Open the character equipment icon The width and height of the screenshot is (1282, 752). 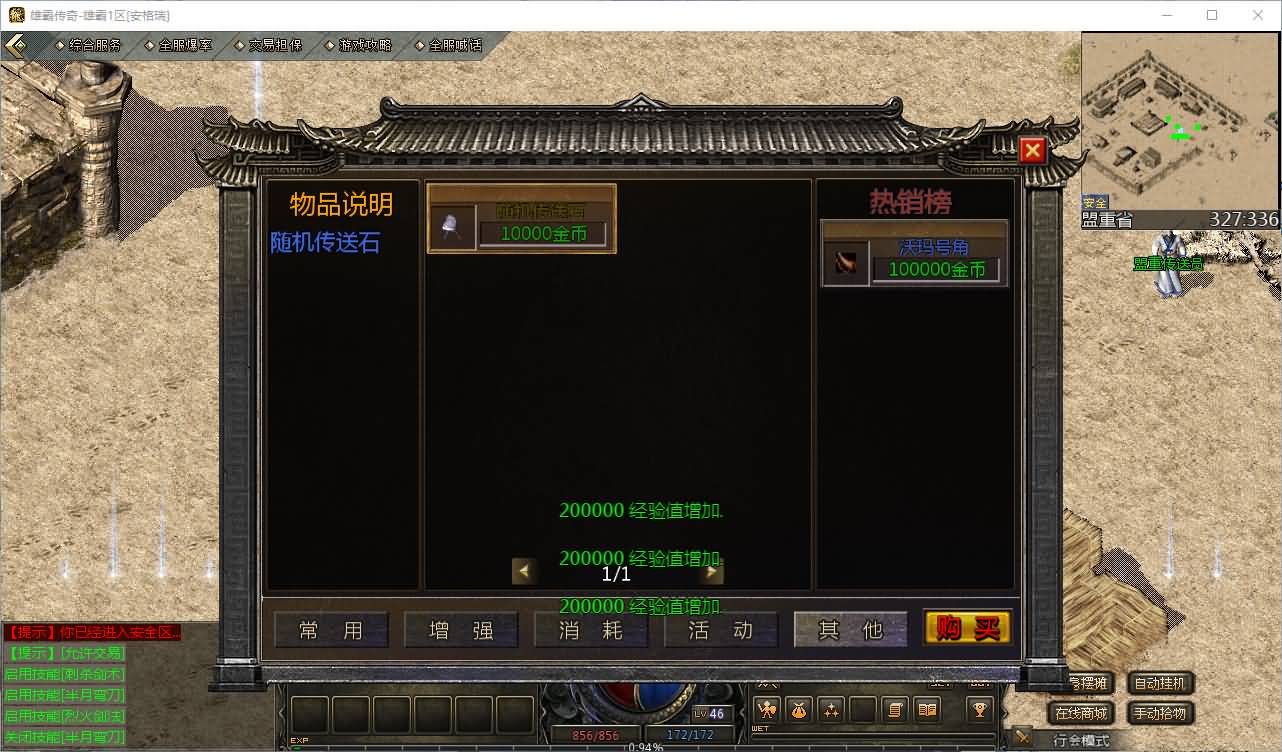[766, 710]
